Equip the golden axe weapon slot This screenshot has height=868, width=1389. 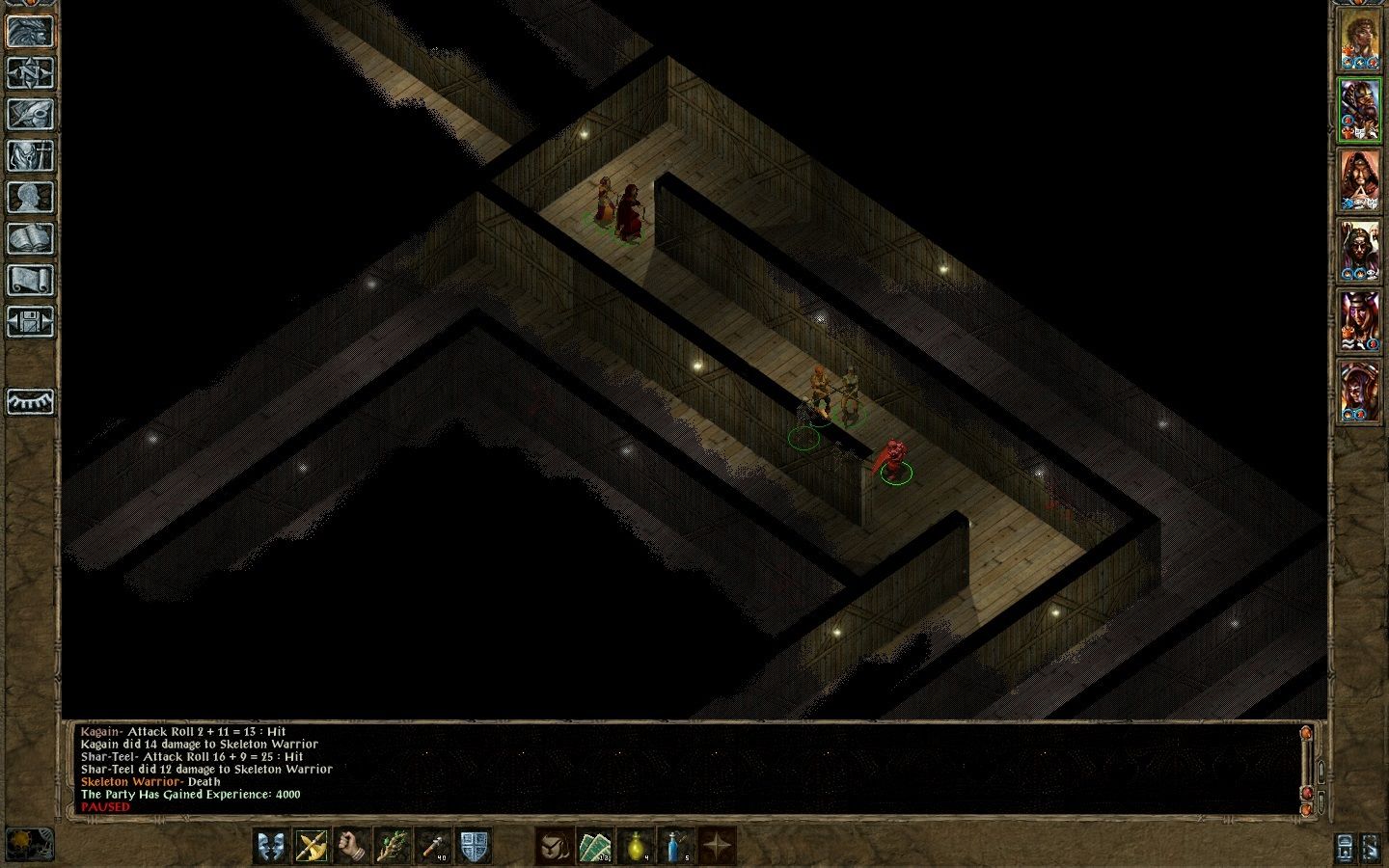313,846
